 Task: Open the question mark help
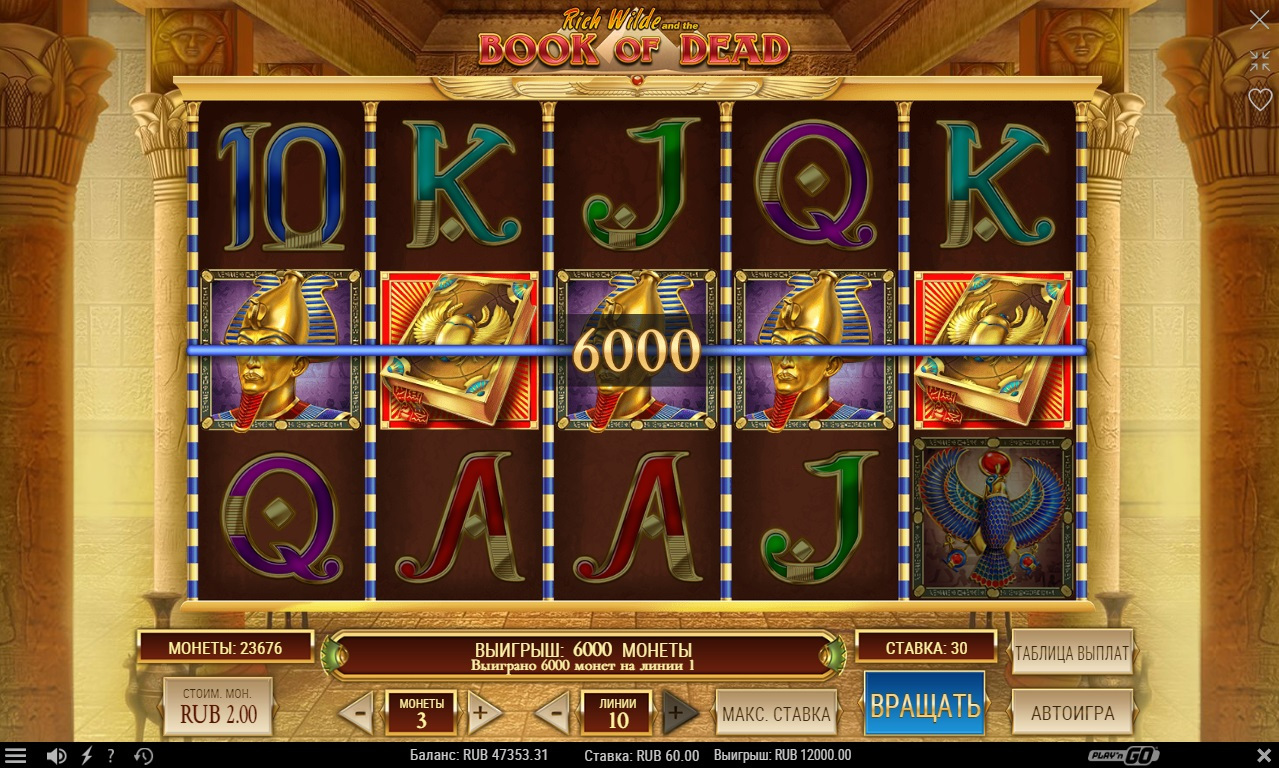[x=111, y=756]
